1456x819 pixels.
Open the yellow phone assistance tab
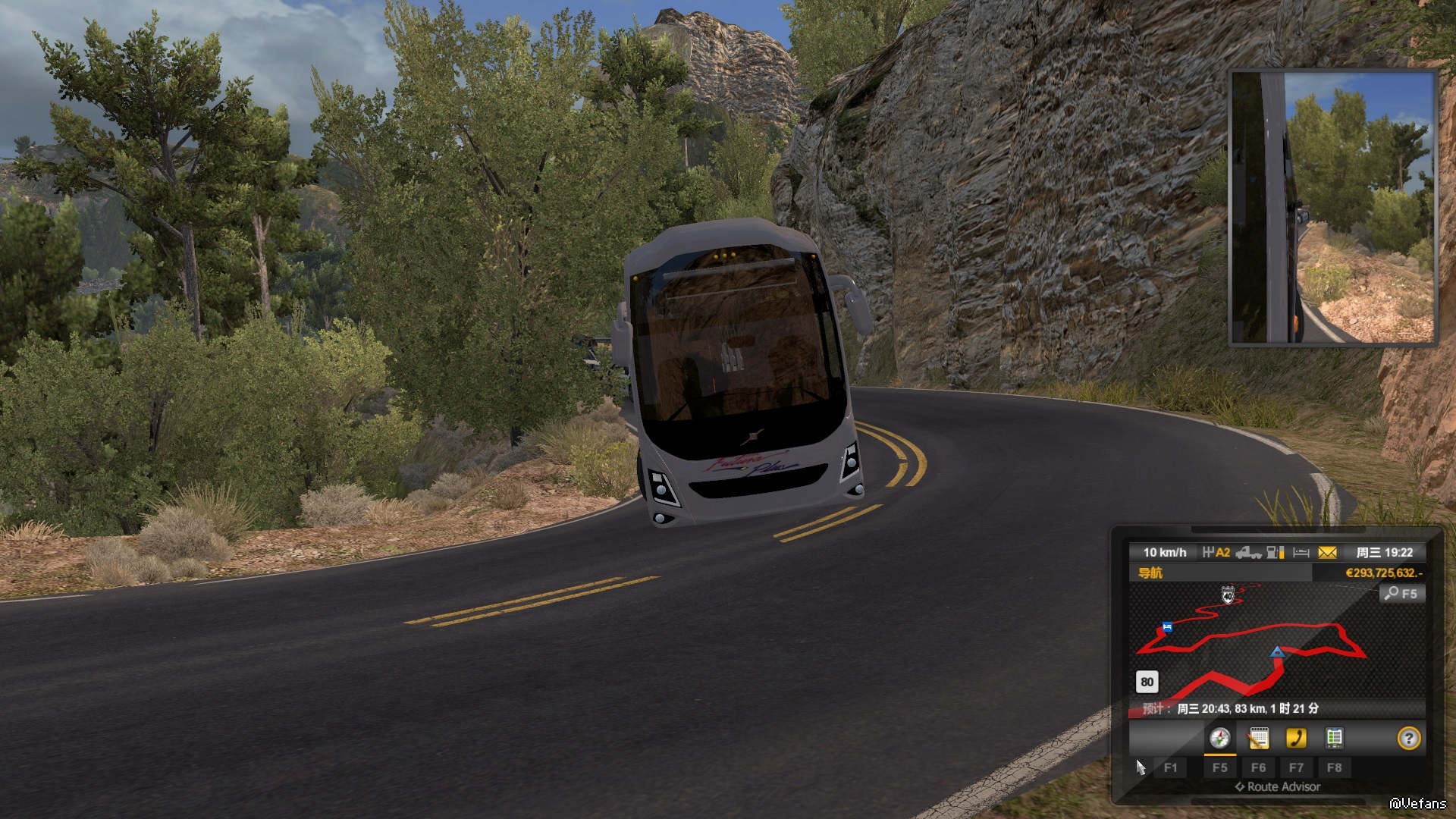(1296, 738)
